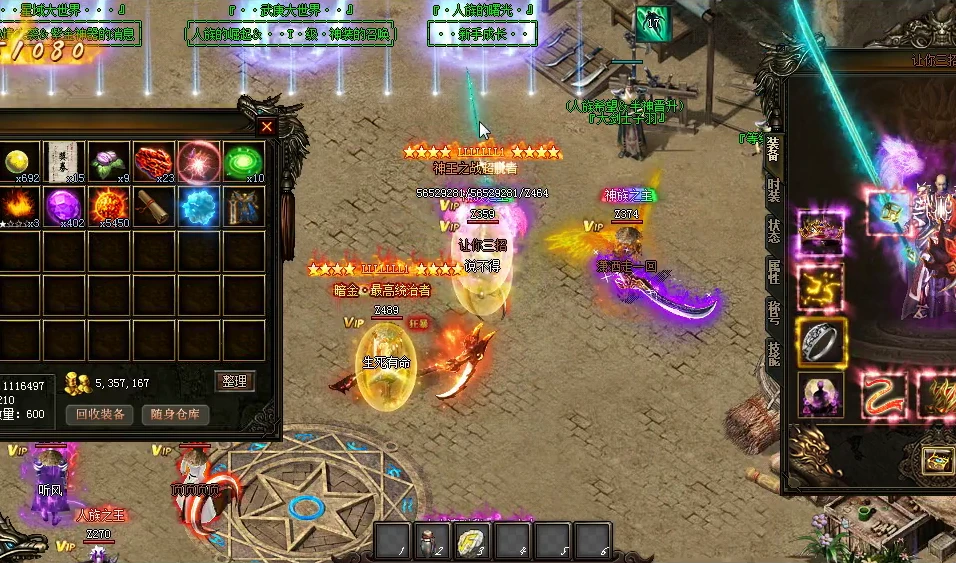Select the equipped crown helmet slot

tap(821, 232)
